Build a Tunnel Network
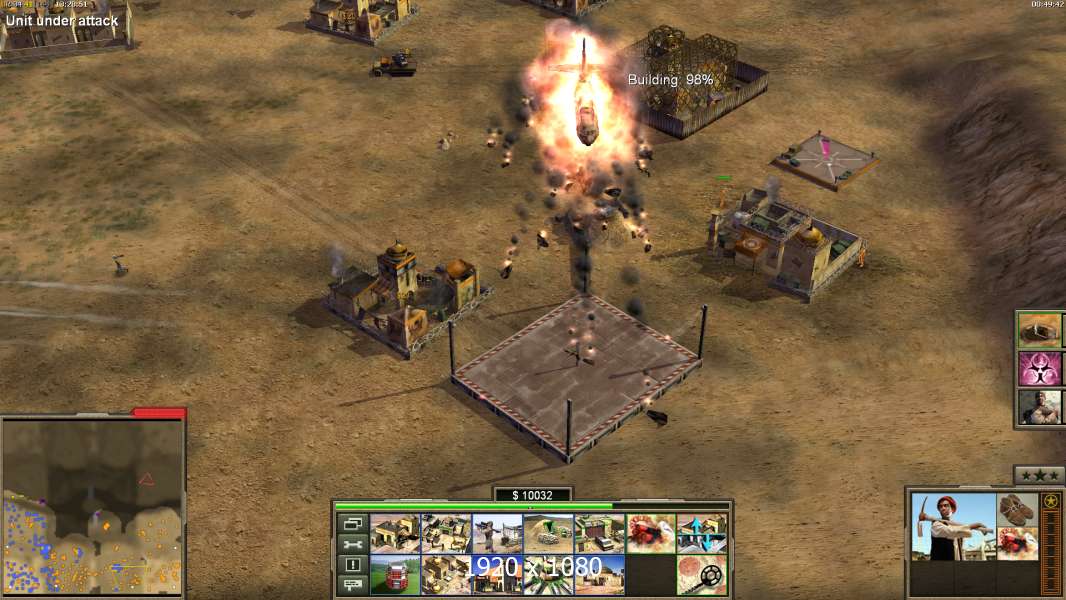1066x600 pixels. (548, 533)
